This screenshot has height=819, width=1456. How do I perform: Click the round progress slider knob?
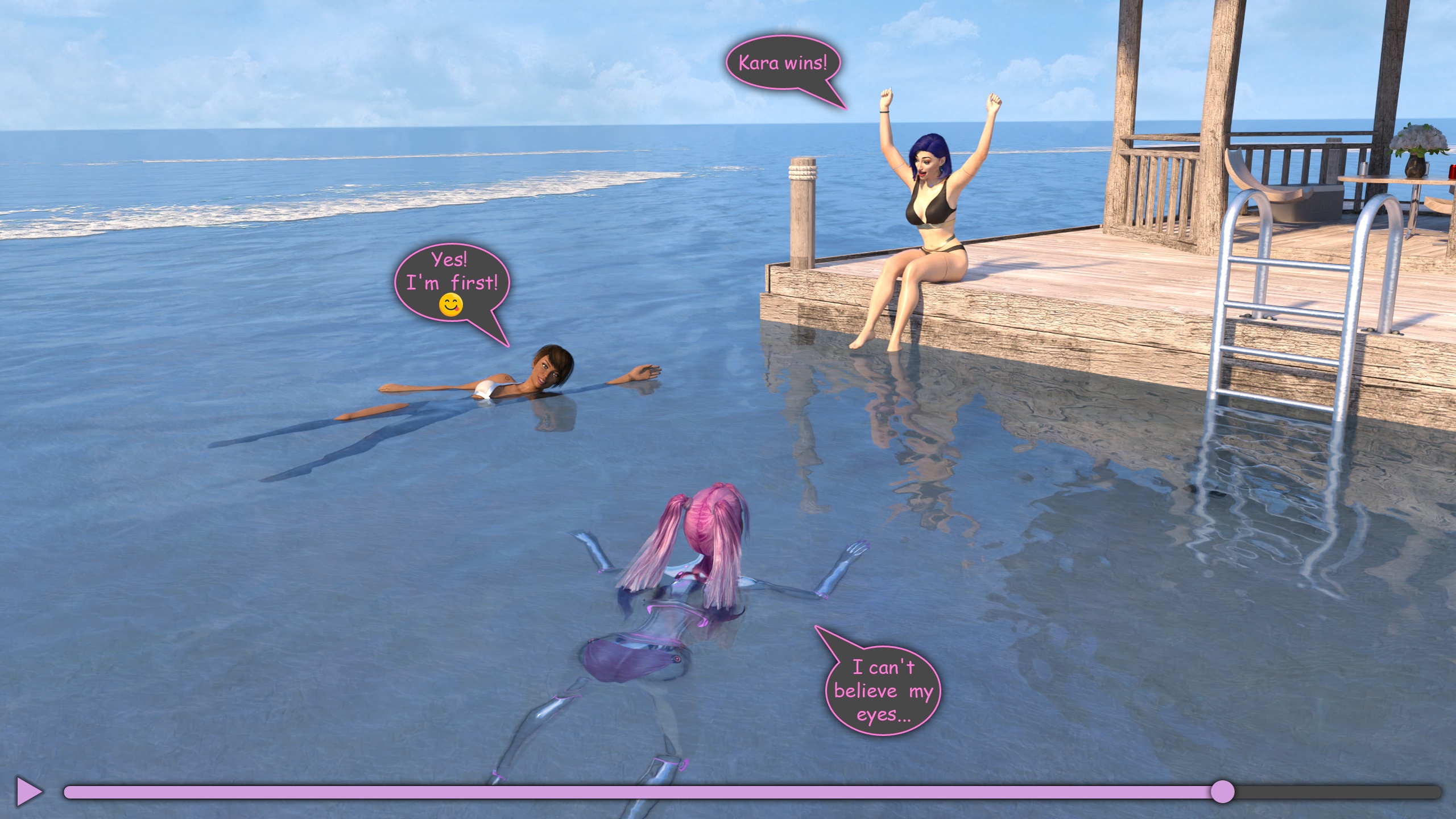point(1222,792)
